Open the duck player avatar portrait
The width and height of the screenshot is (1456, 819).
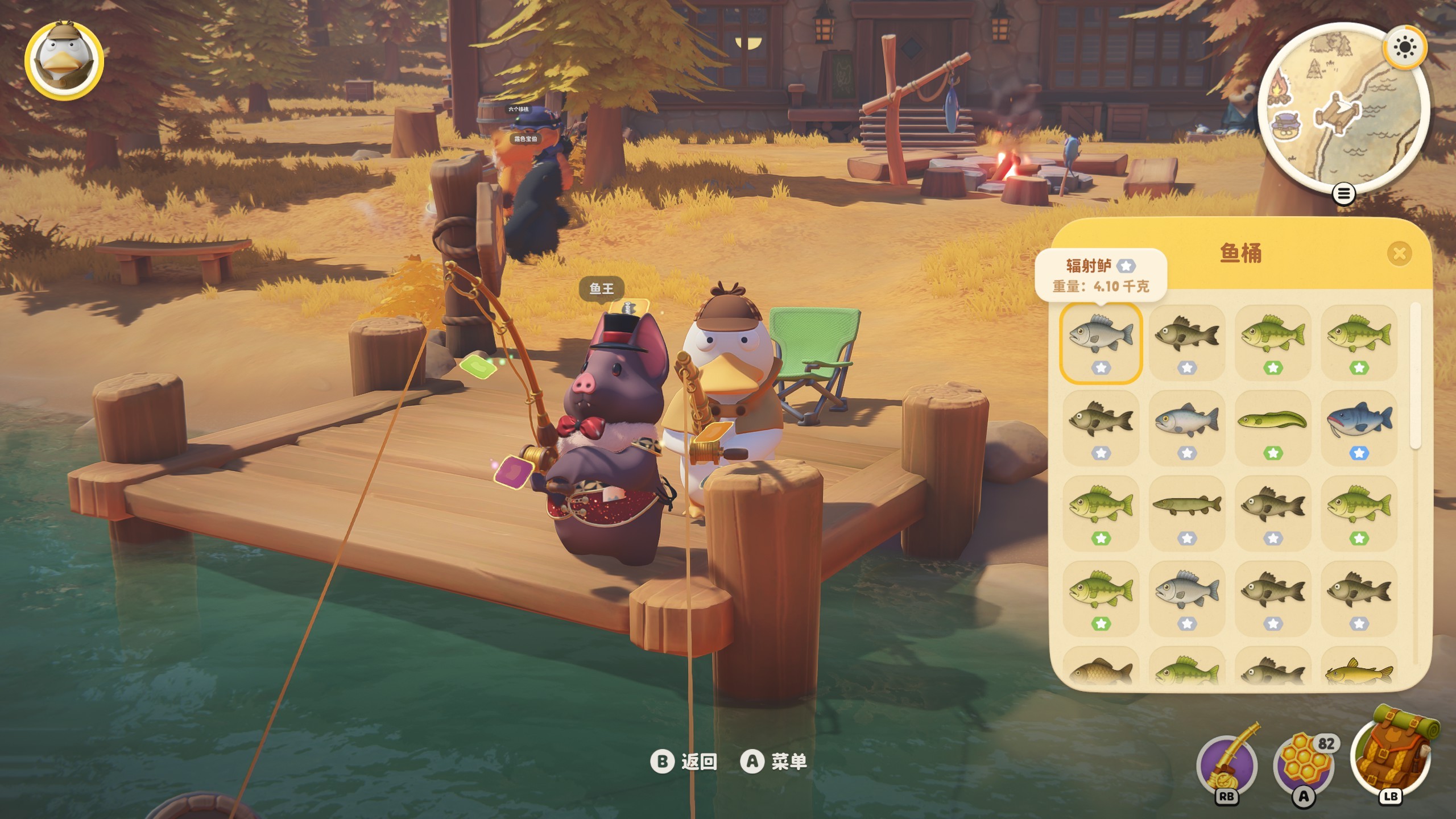tap(64, 60)
